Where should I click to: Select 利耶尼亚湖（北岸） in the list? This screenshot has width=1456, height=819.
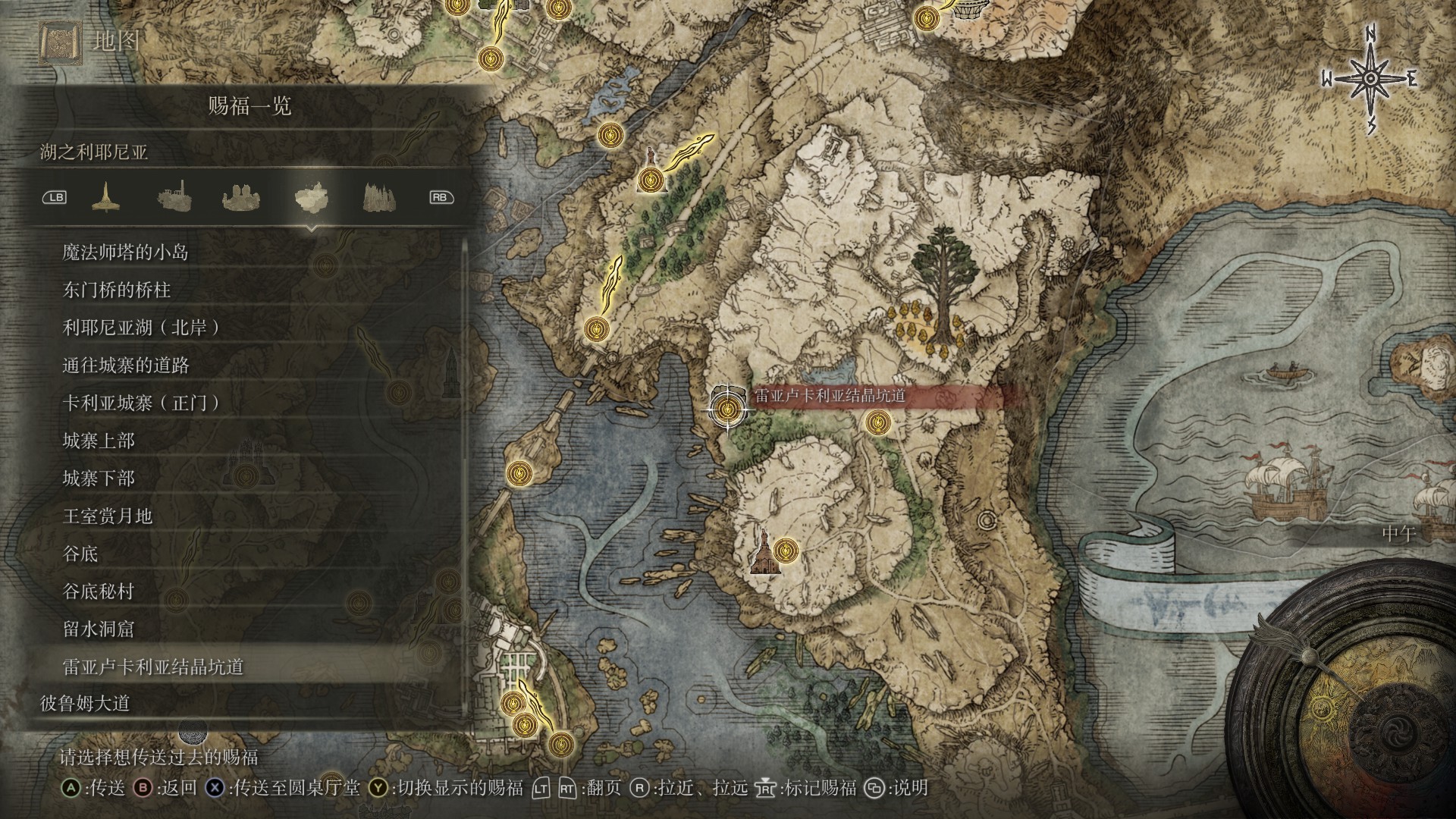141,328
